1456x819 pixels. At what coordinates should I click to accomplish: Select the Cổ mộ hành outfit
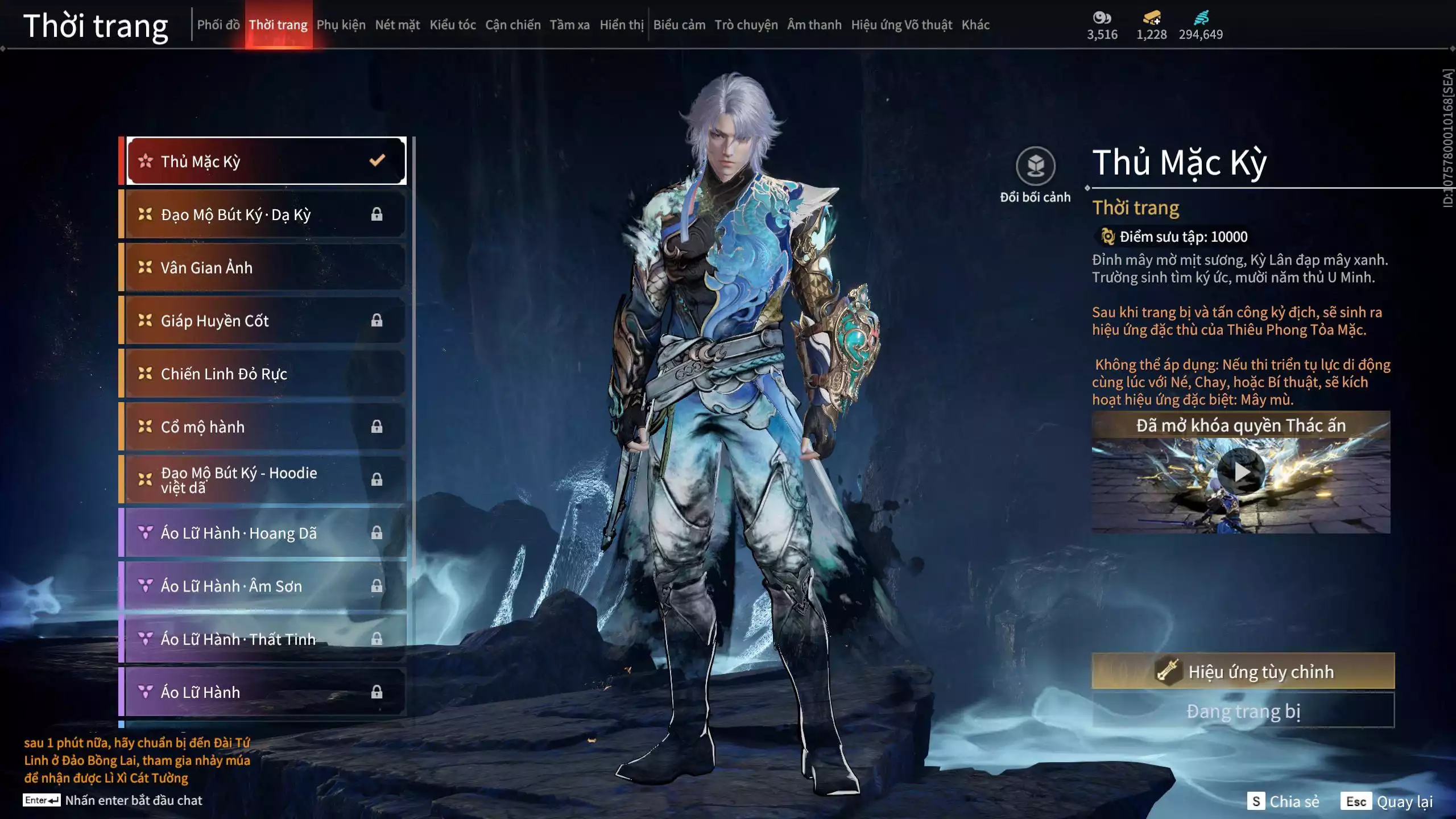266,427
